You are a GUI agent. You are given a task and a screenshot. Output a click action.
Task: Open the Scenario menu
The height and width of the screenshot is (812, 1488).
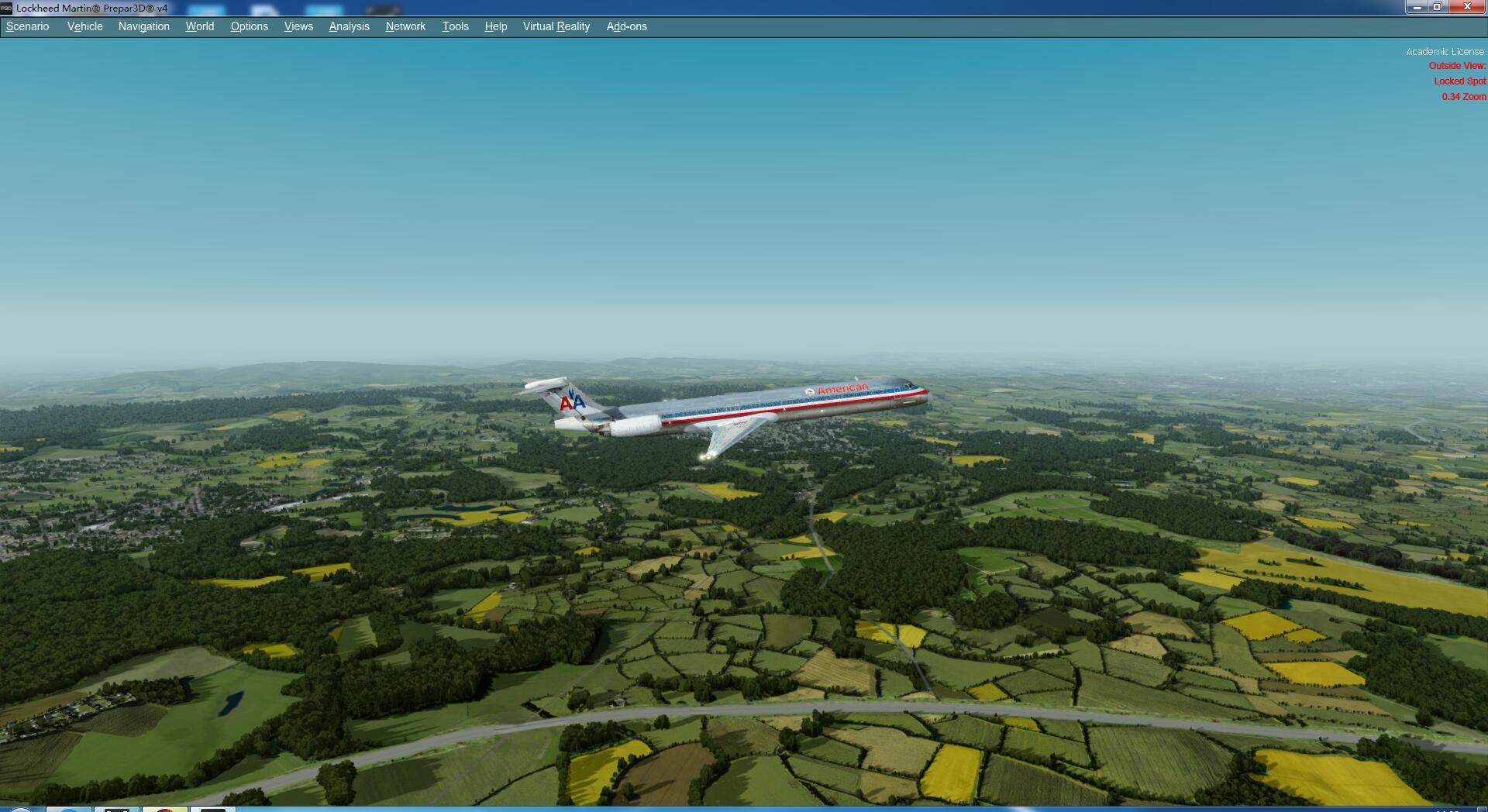[28, 26]
